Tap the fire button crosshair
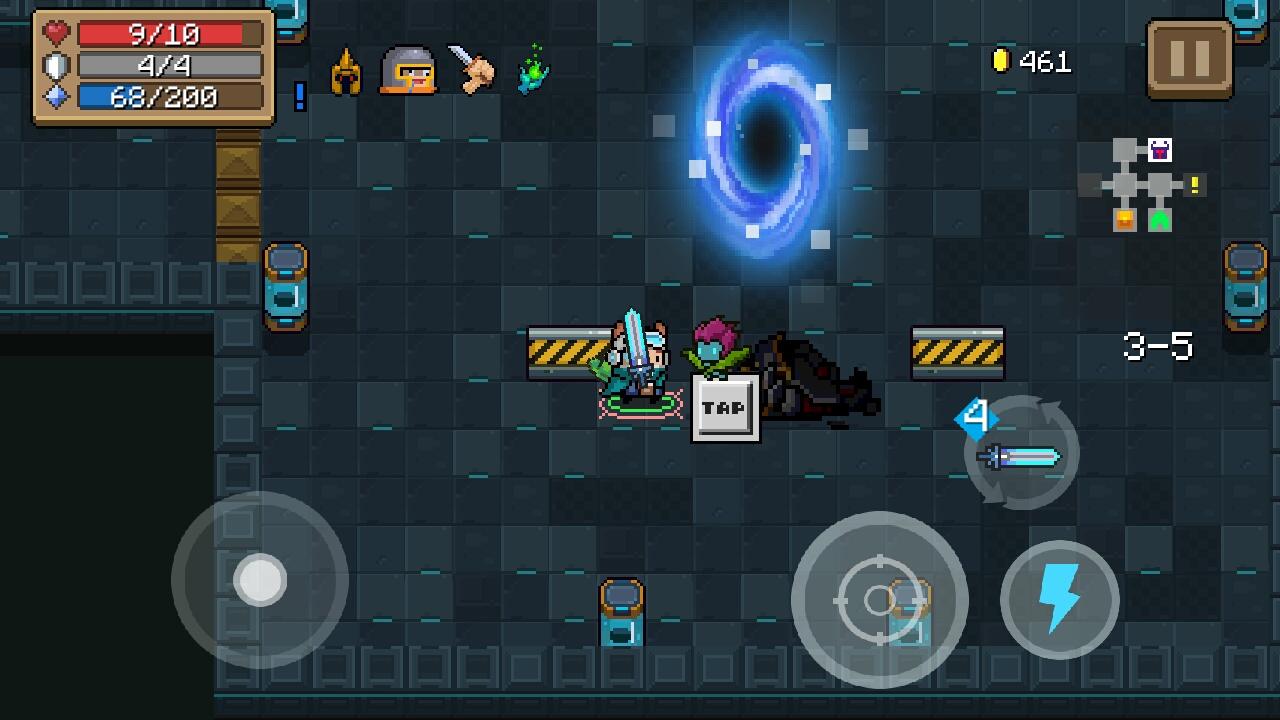The height and width of the screenshot is (720, 1280). [x=880, y=600]
